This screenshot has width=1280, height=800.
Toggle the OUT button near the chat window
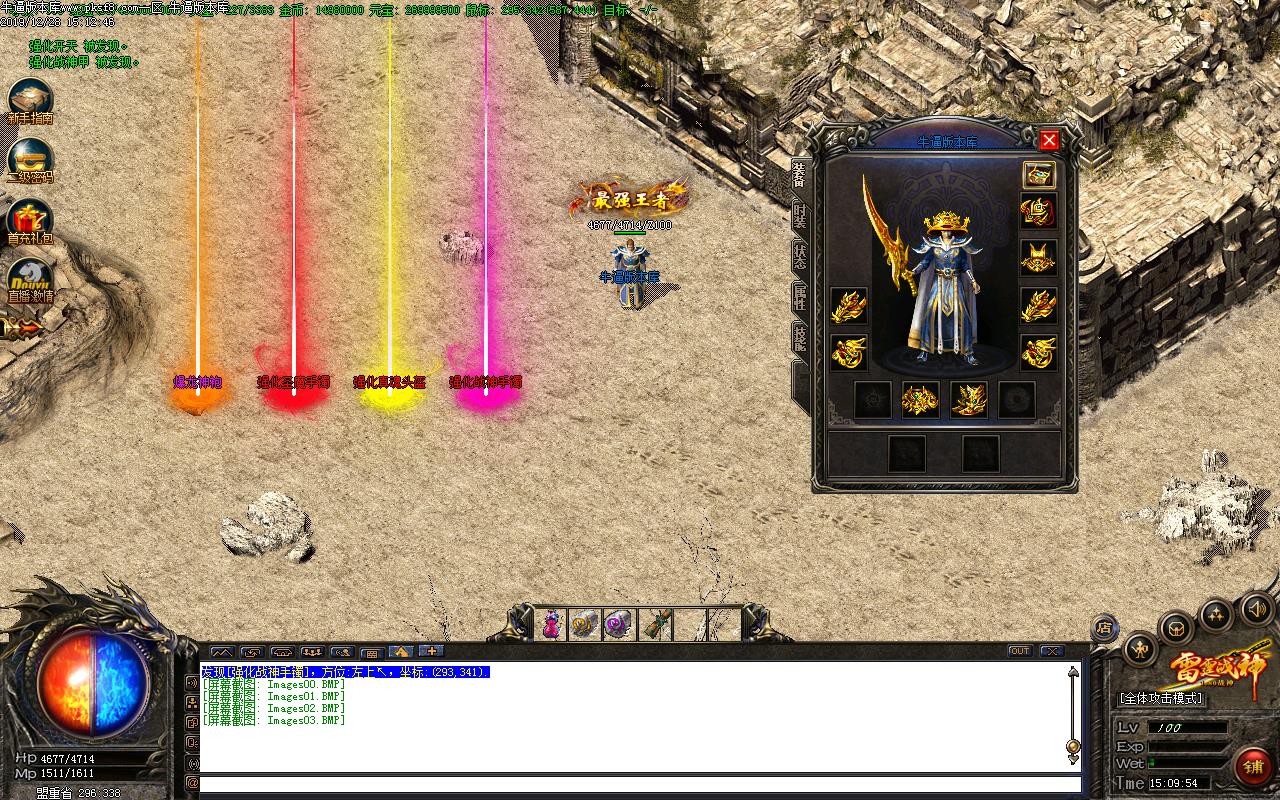[1019, 650]
